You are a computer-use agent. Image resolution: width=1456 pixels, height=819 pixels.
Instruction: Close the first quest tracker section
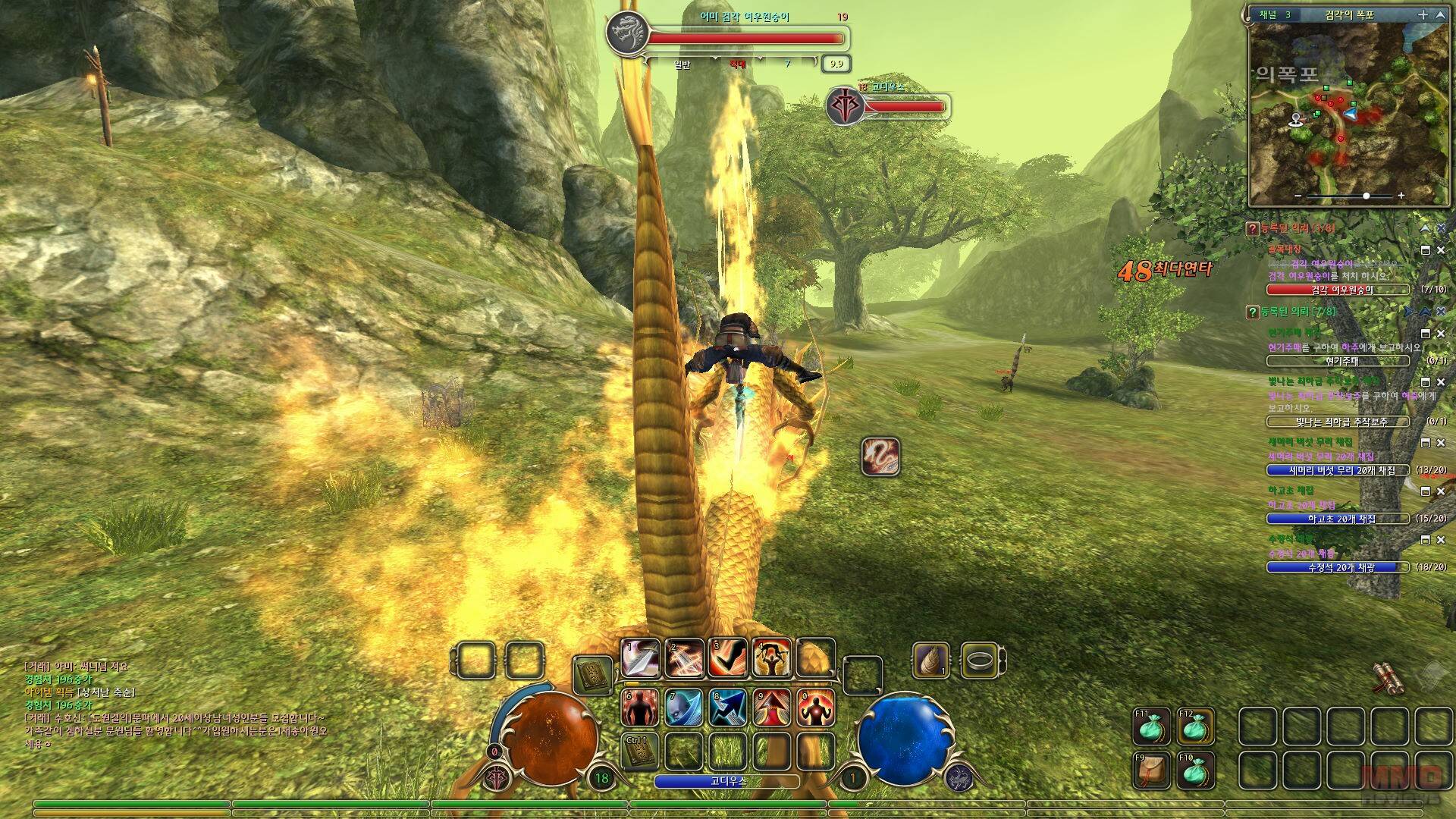[1441, 228]
